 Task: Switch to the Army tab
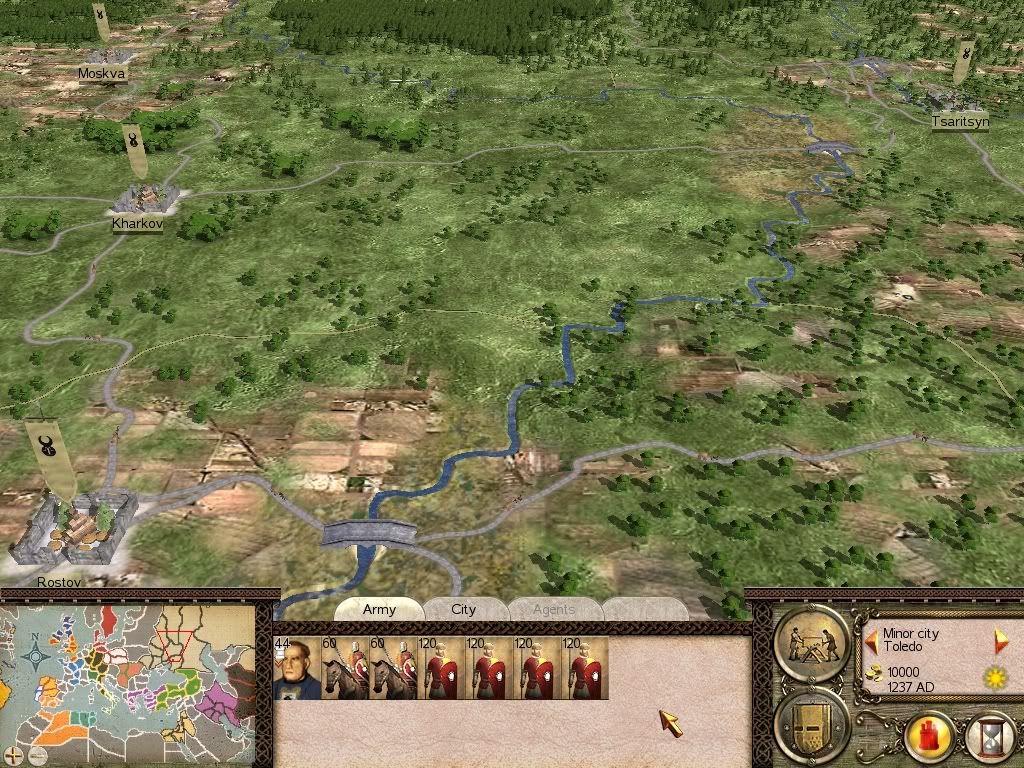tap(379, 610)
